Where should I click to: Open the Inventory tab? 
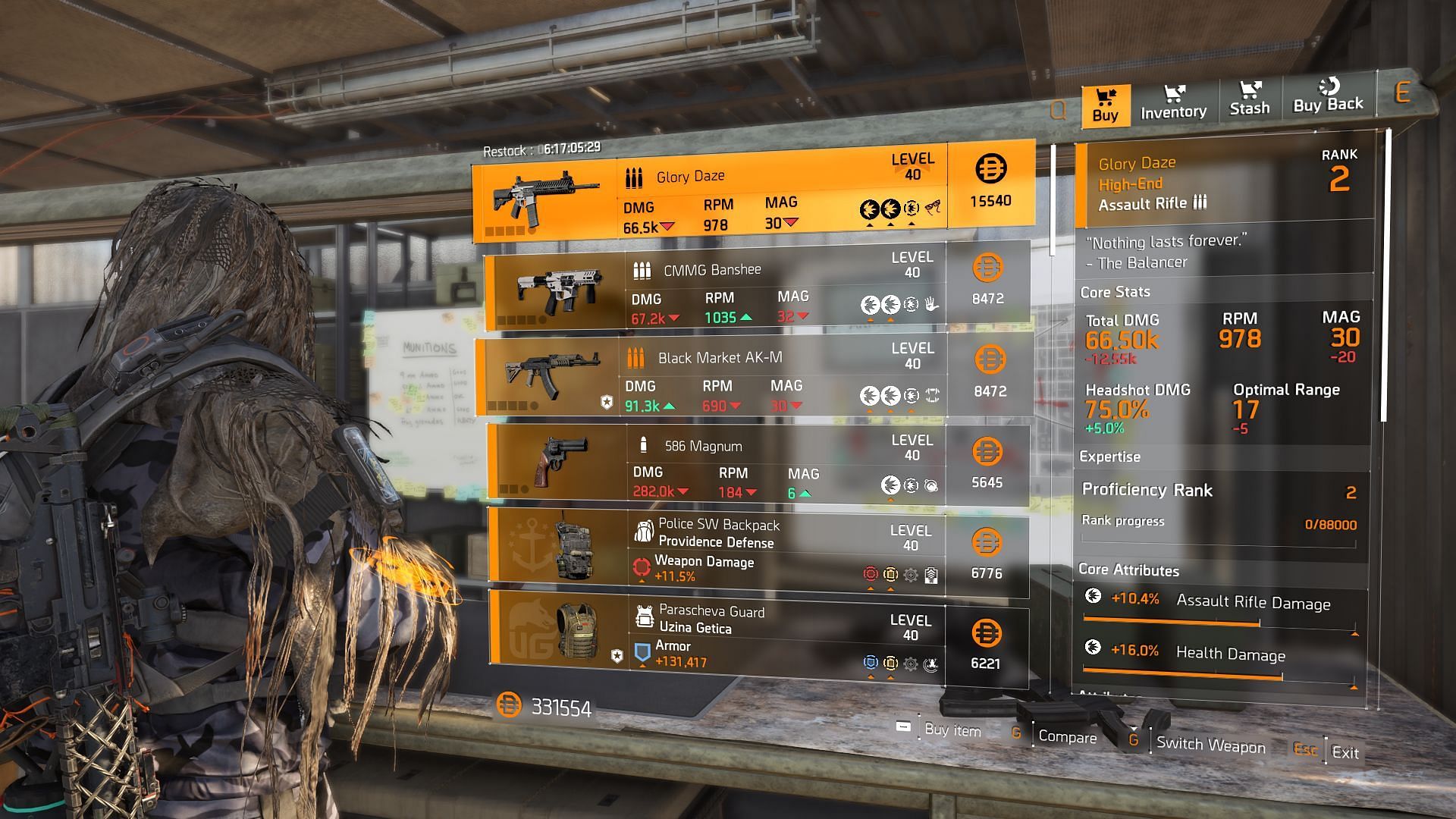(1173, 103)
